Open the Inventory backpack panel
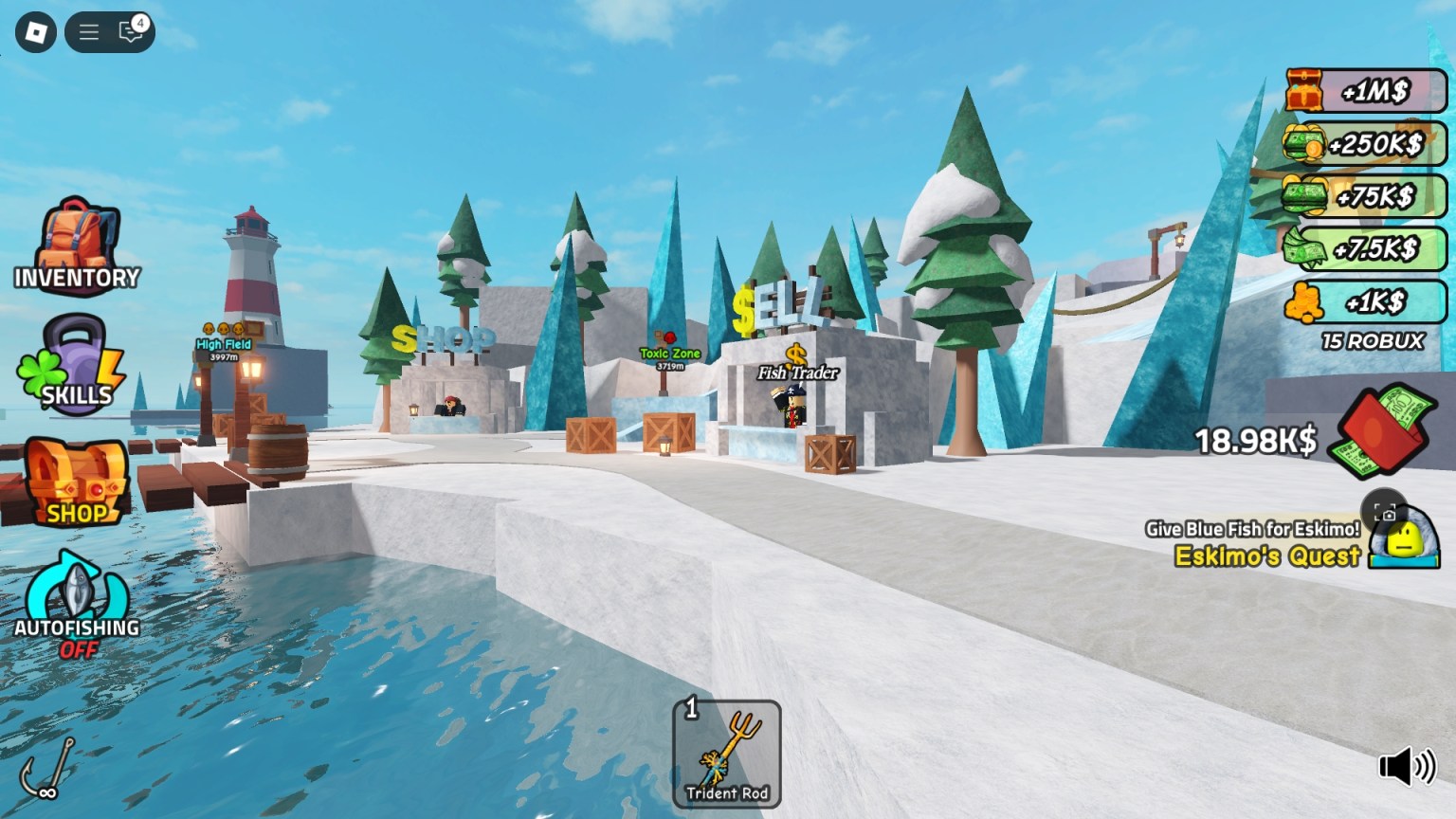 (x=78, y=243)
